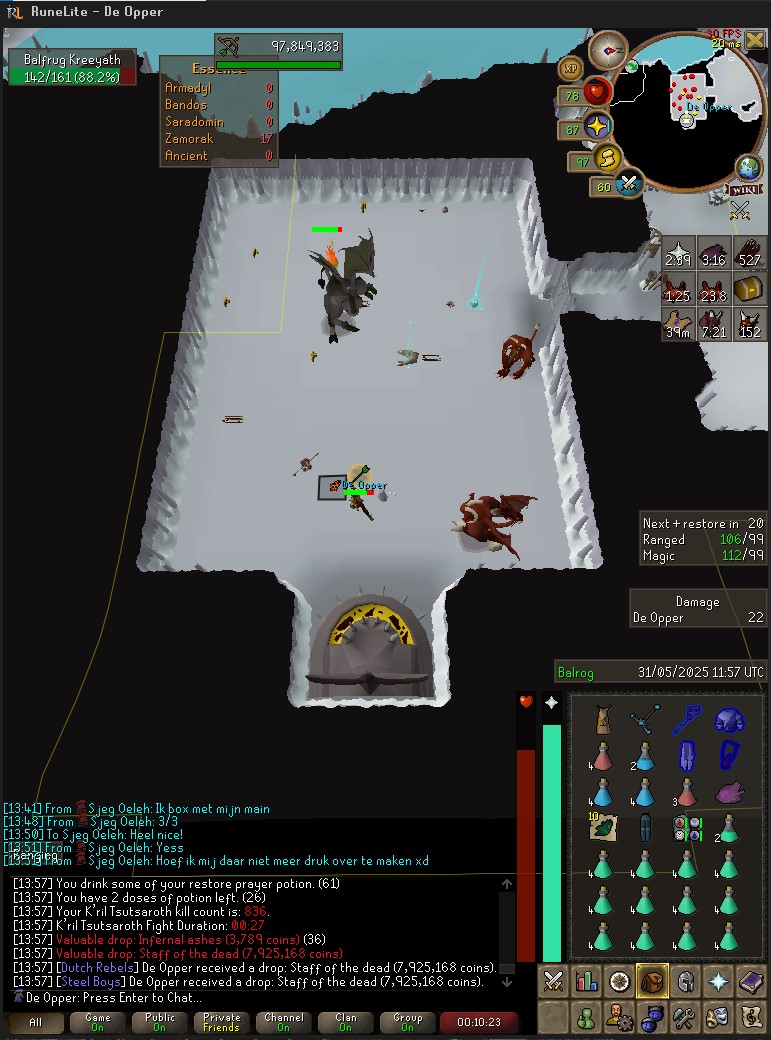Select the crossbow in the inventory
Viewport: 771px width, 1040px height.
[645, 720]
